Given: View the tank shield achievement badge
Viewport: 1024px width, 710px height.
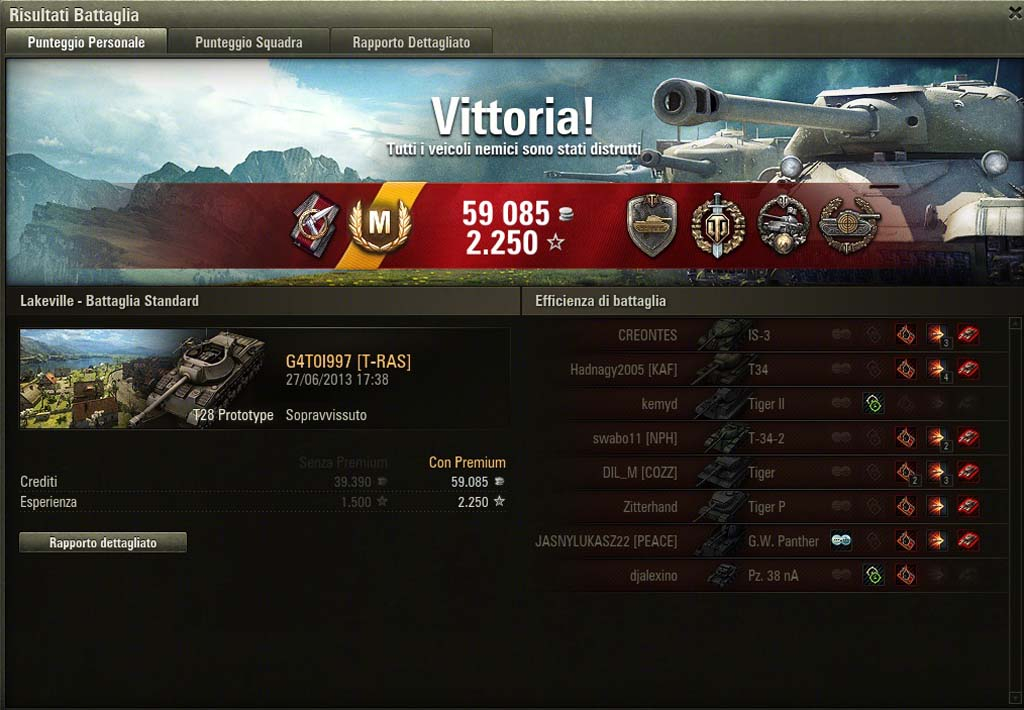Looking at the screenshot, I should 652,225.
